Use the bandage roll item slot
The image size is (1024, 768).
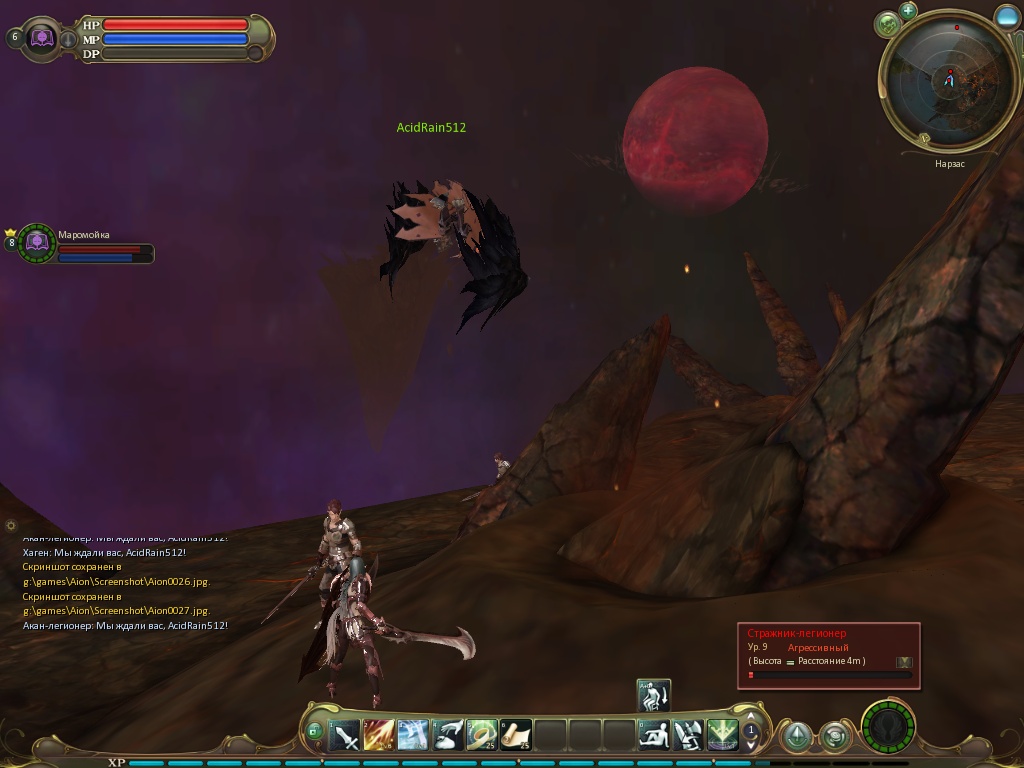(482, 736)
